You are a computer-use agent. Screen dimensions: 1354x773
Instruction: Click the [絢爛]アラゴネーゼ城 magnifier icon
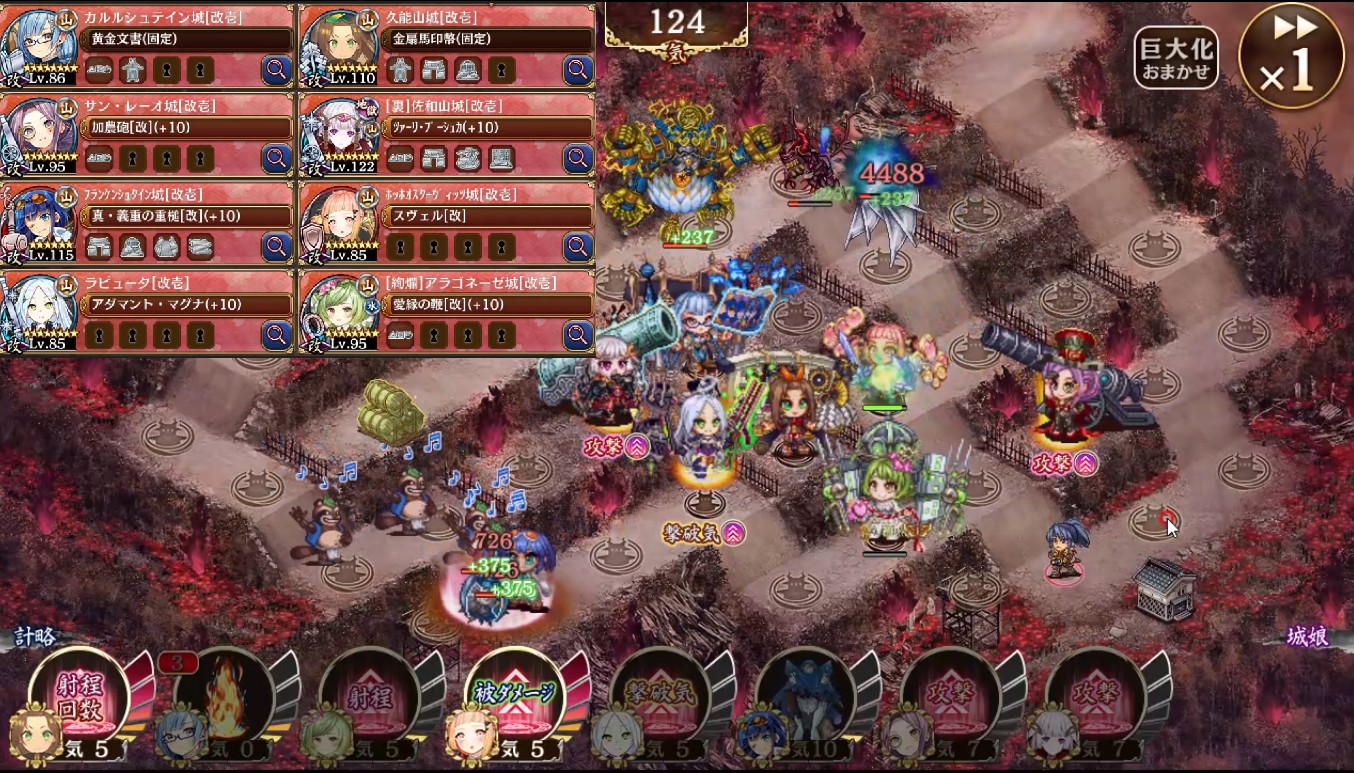coord(578,335)
